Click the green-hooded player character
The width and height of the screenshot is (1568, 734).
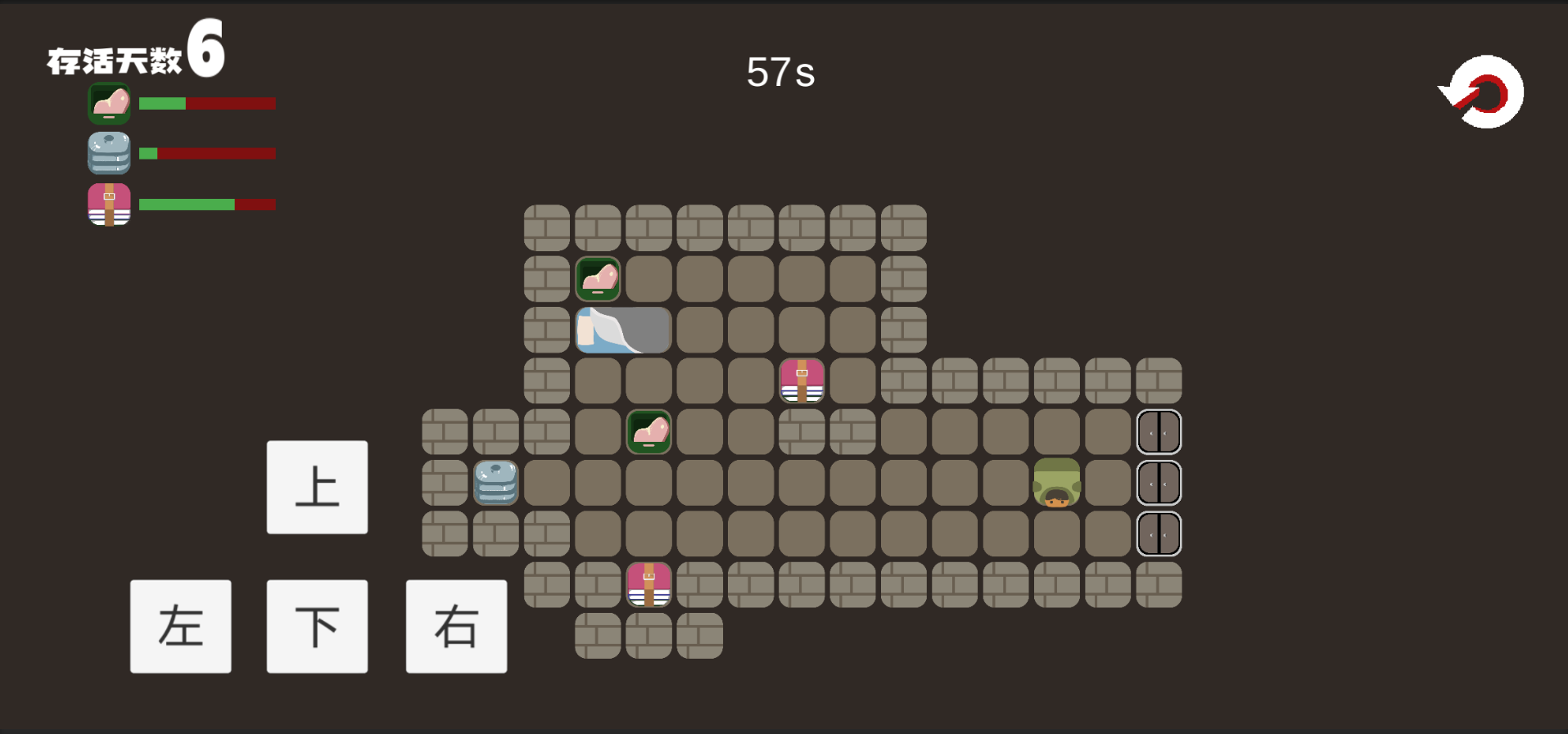[1058, 483]
